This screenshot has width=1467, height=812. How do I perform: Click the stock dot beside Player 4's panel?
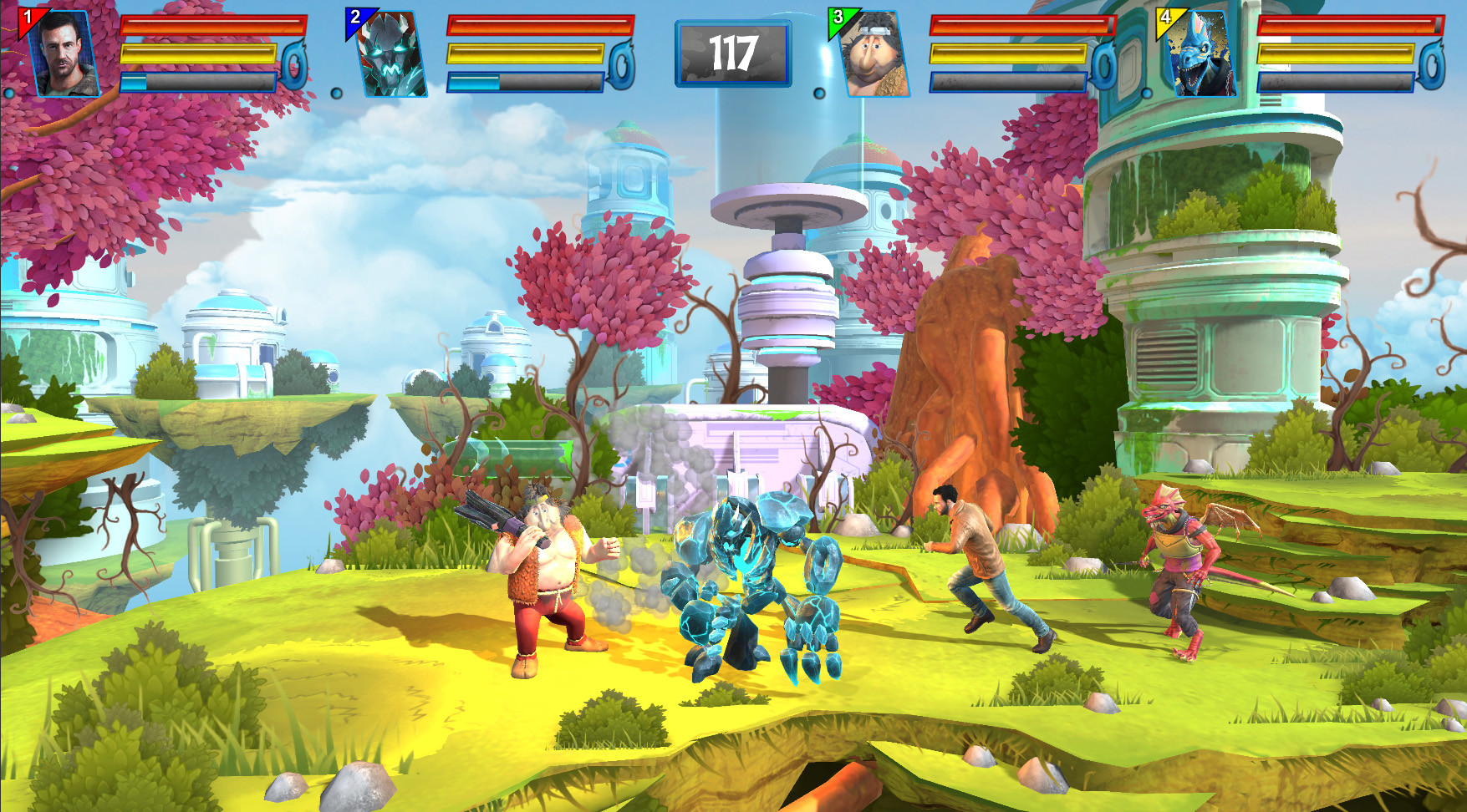pyautogui.click(x=1147, y=93)
